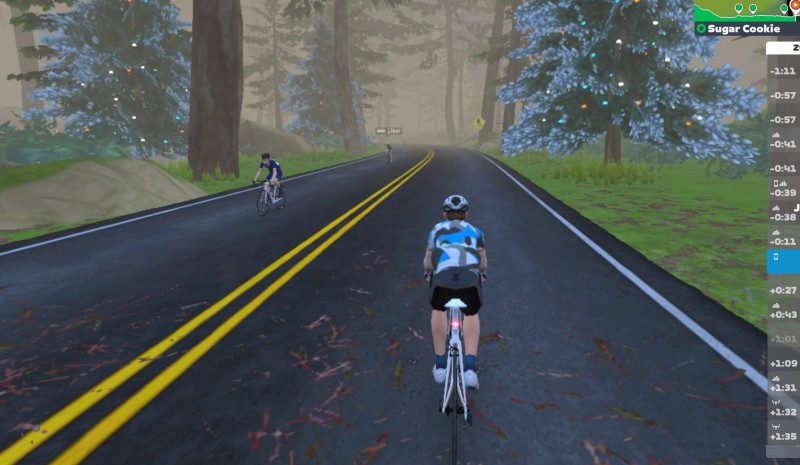
Task: Pick the last rider at +1:35
Action: click(783, 435)
